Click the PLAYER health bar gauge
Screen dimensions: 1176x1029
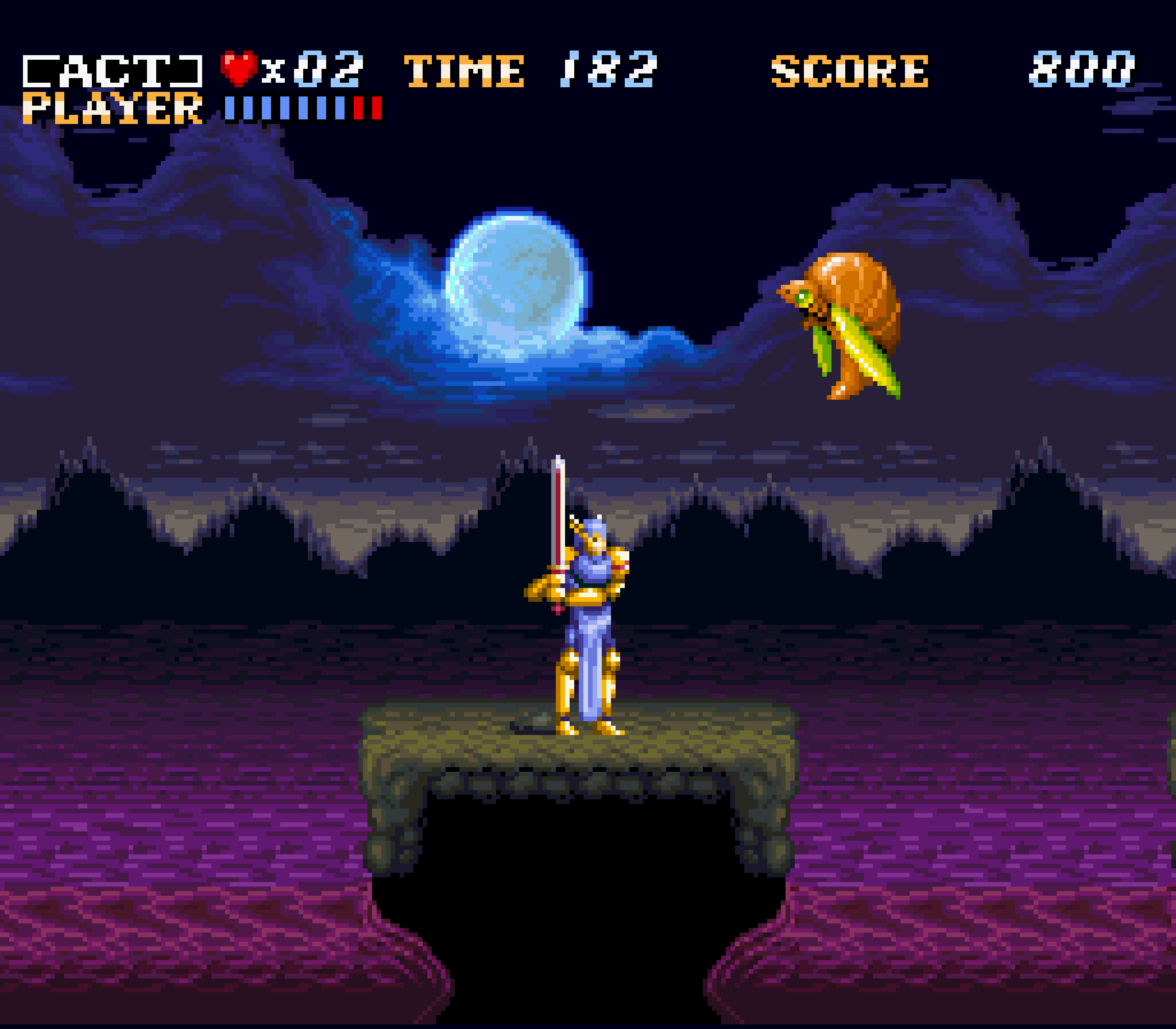click(304, 106)
